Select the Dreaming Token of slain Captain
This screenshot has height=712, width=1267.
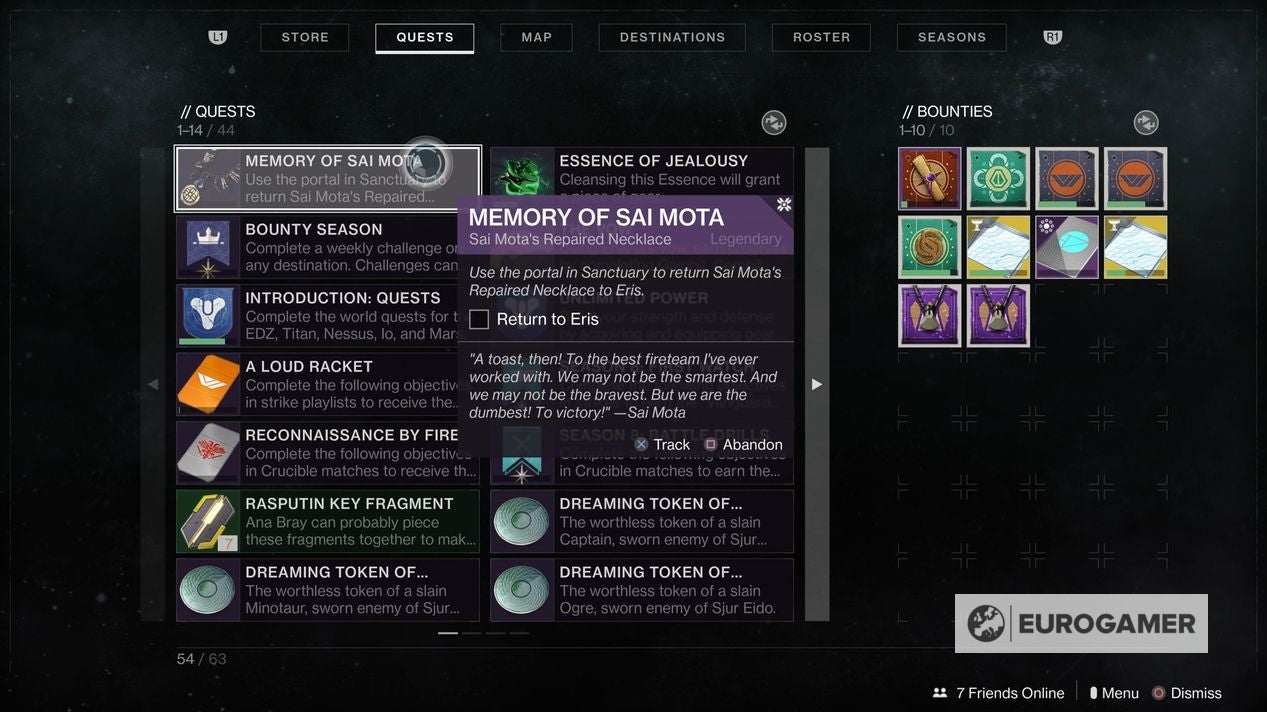[641, 521]
